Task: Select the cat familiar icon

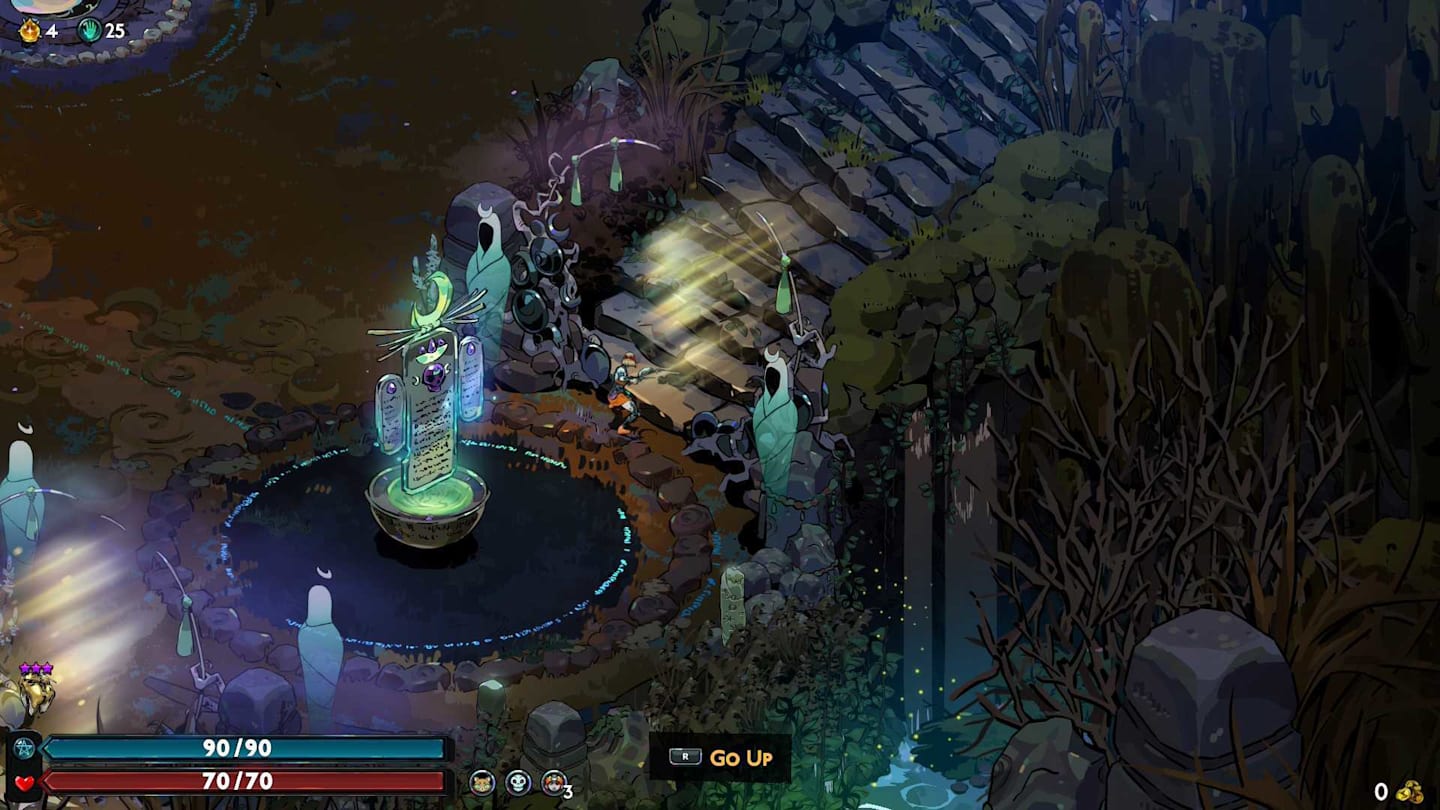Action: pyautogui.click(x=482, y=782)
